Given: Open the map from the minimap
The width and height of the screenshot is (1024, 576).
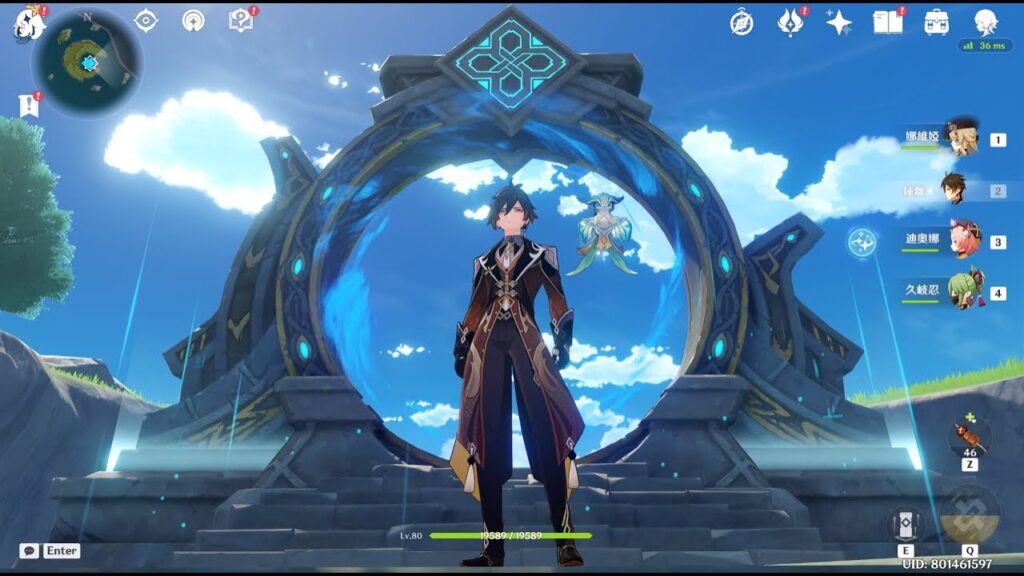Looking at the screenshot, I should pos(87,62).
